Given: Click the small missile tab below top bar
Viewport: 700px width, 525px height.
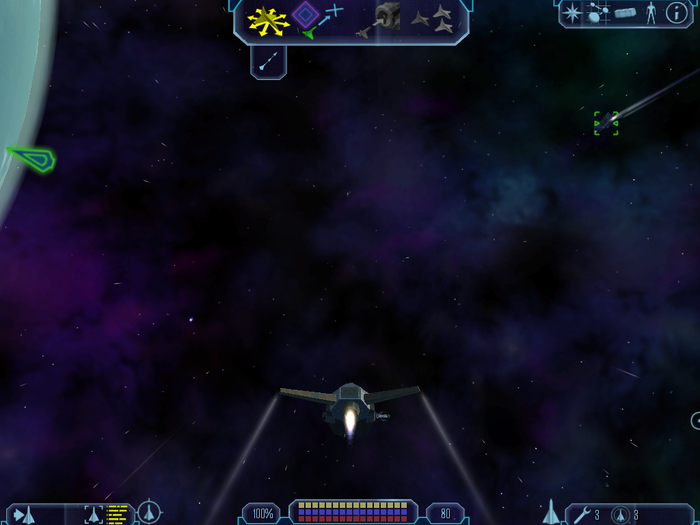Looking at the screenshot, I should pyautogui.click(x=268, y=61).
